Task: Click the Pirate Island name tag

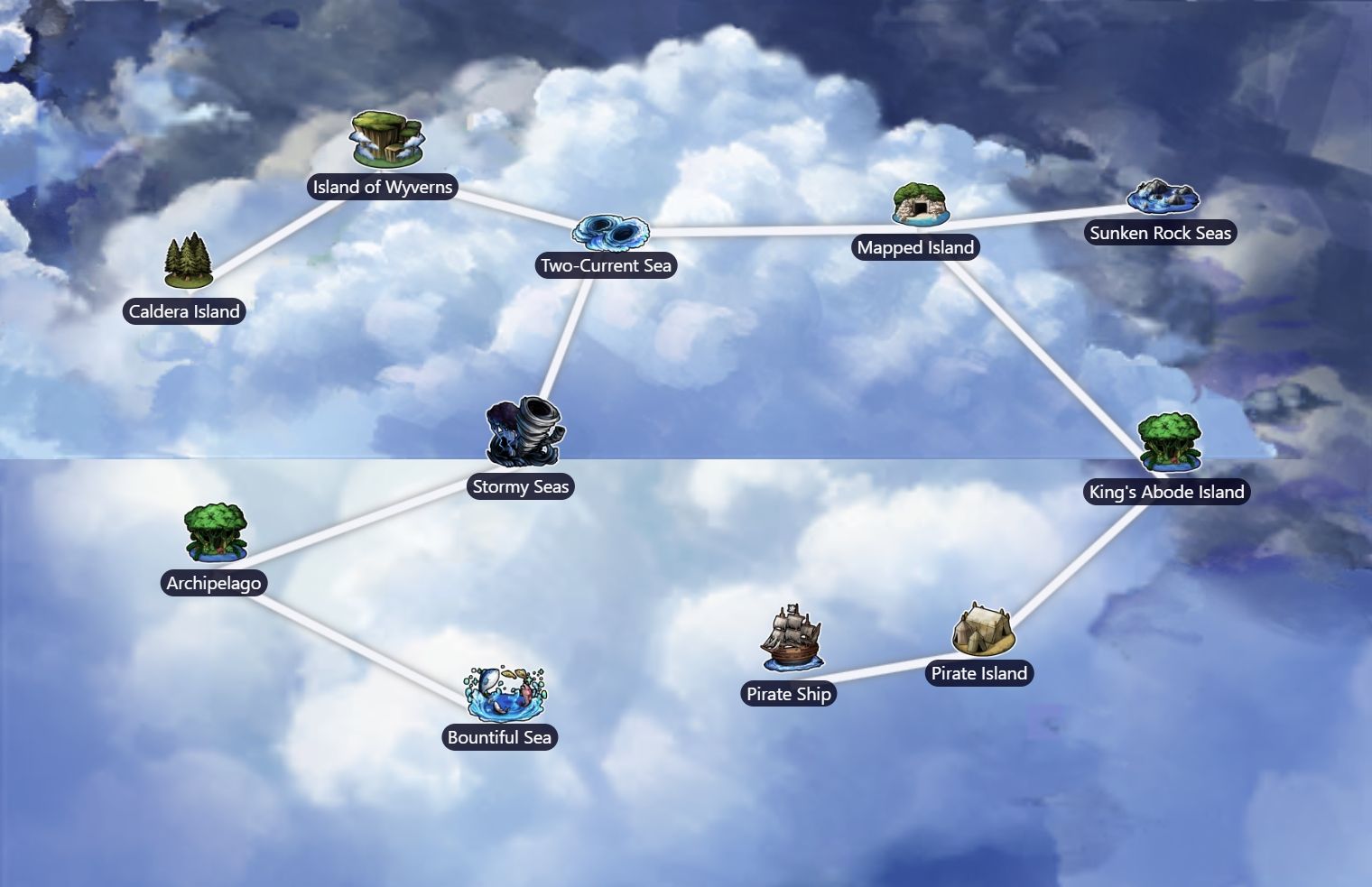Action: coord(978,673)
